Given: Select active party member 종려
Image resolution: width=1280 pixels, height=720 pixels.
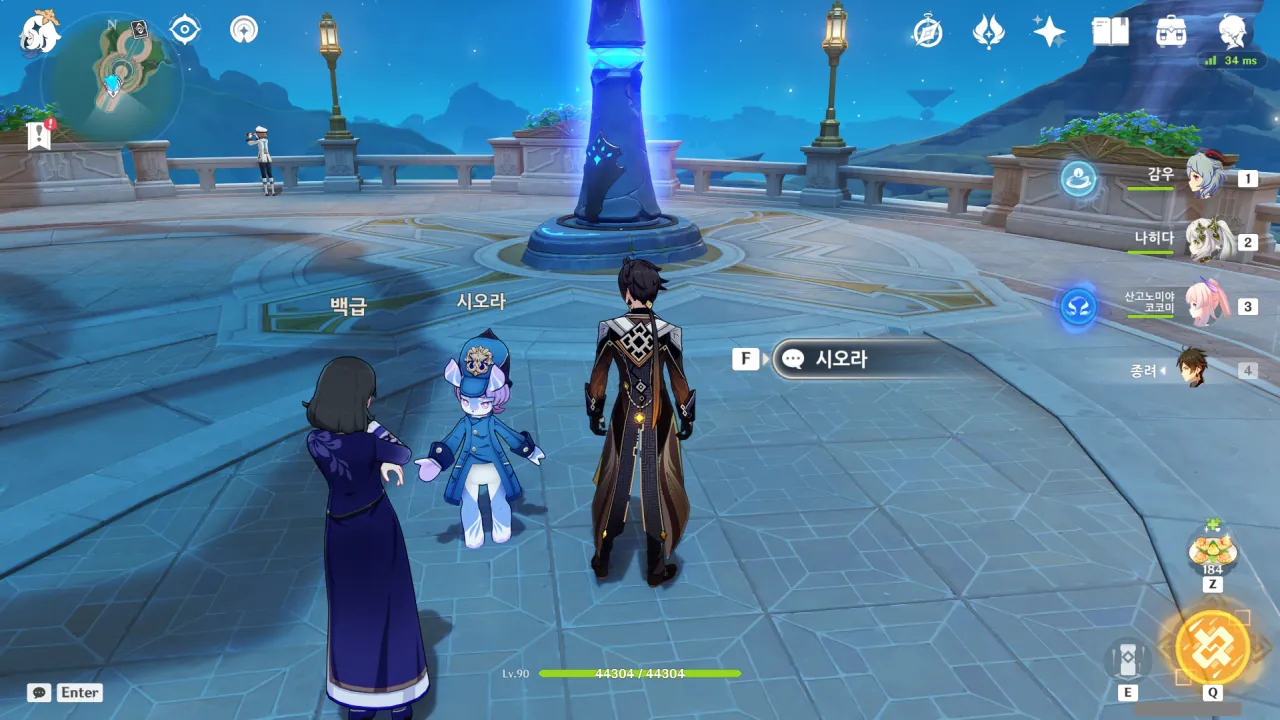Looking at the screenshot, I should pyautogui.click(x=1193, y=369).
